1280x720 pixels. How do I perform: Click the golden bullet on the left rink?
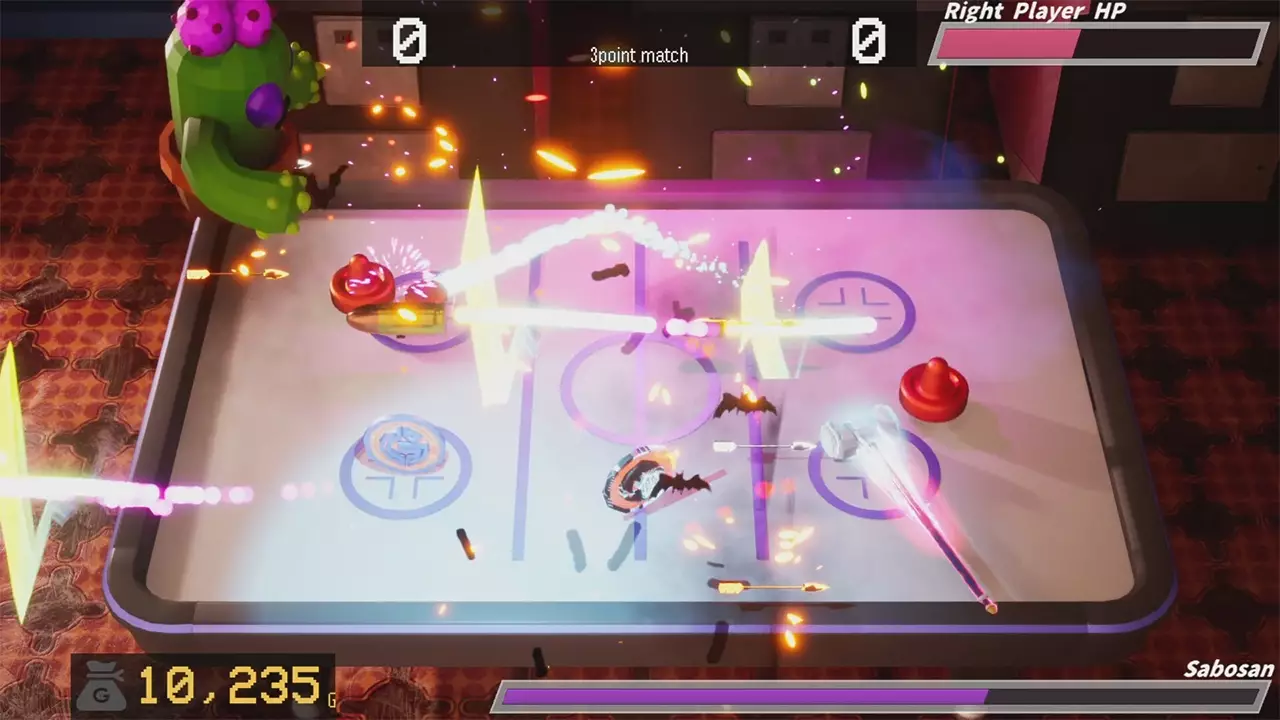[408, 318]
